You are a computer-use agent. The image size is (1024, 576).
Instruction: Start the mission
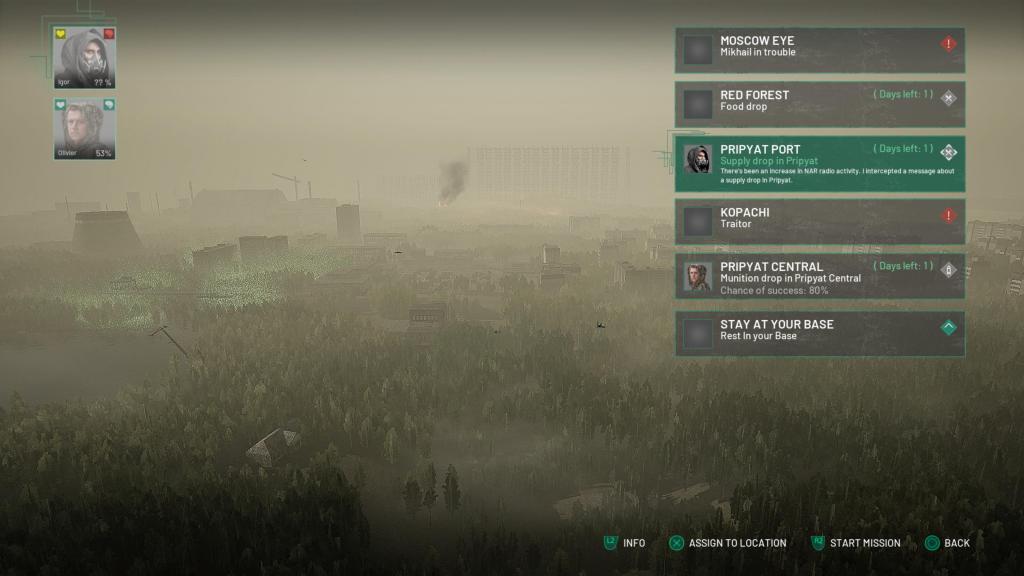[x=856, y=543]
